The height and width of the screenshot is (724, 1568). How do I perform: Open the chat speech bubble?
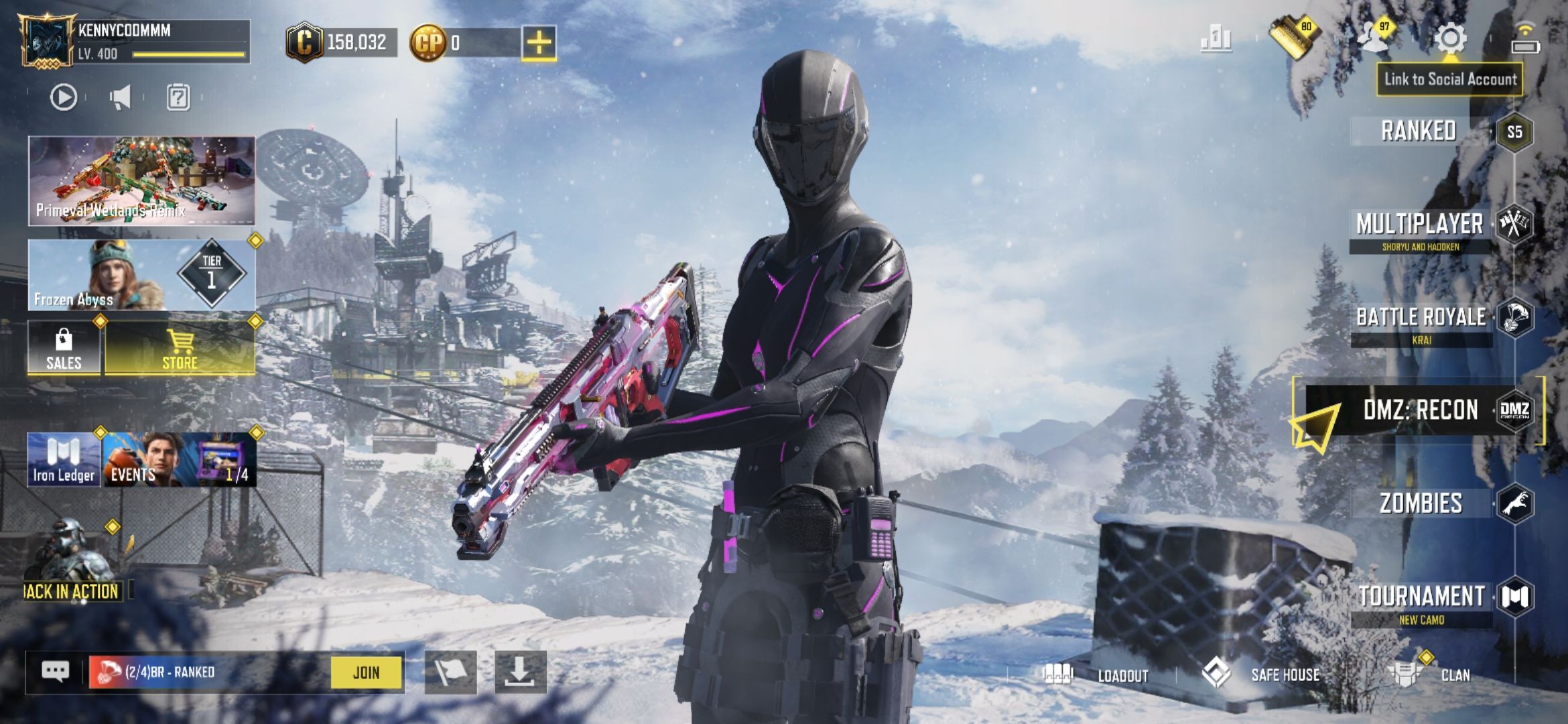56,672
